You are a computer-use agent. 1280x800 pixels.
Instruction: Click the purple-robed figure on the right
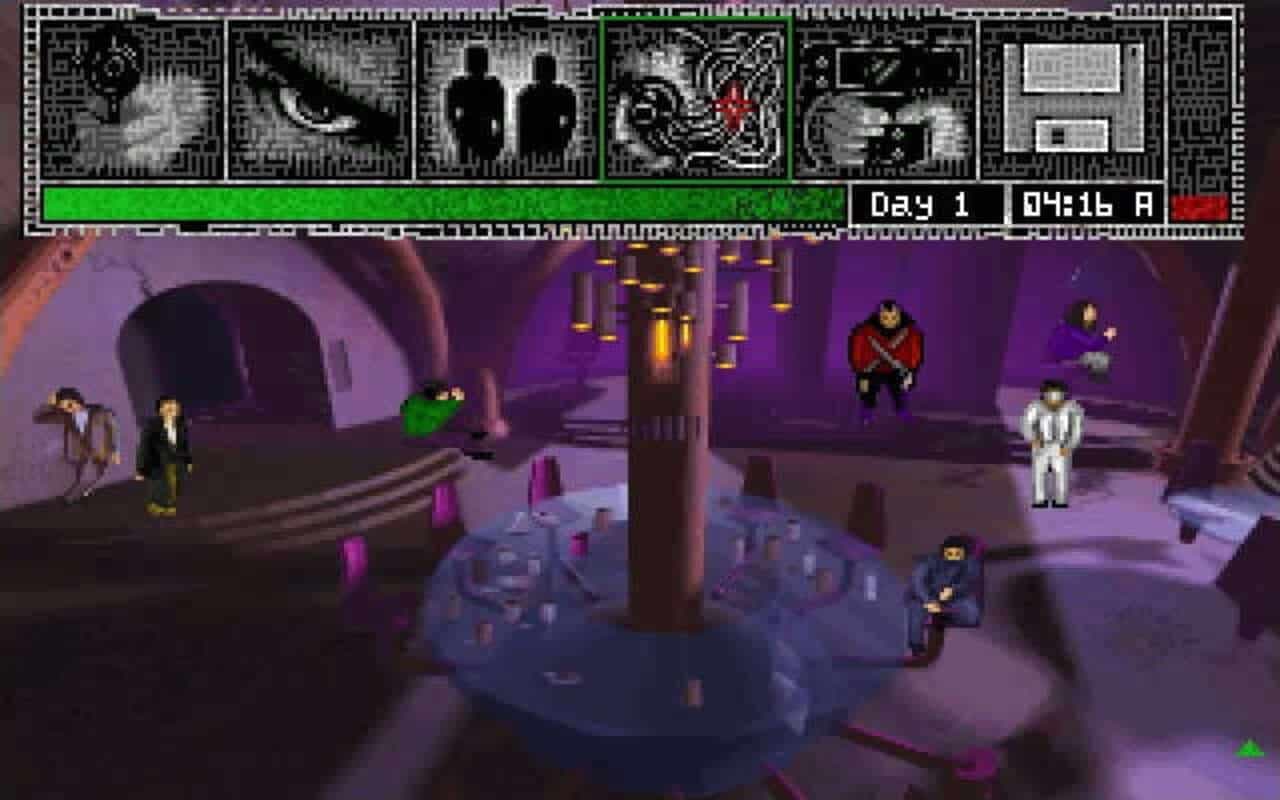[1088, 330]
